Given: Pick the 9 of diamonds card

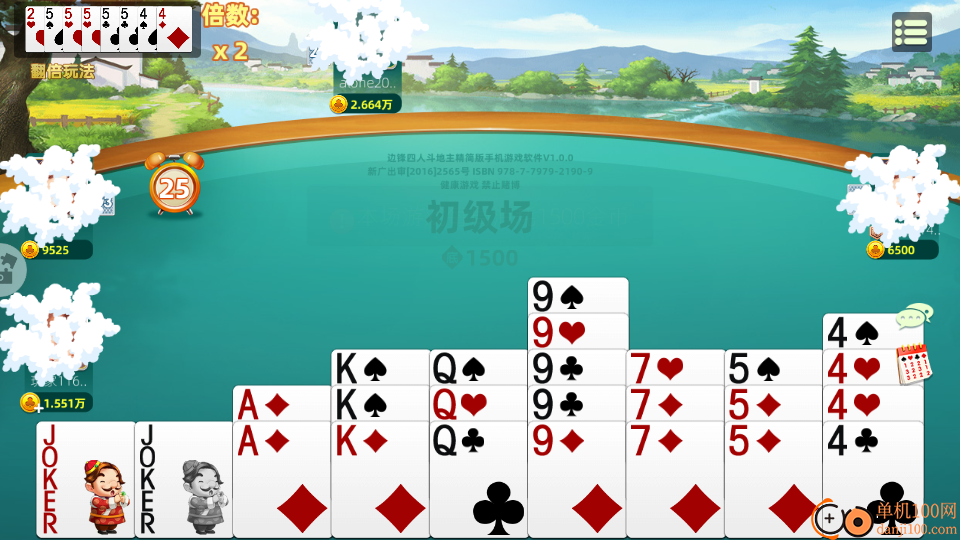Looking at the screenshot, I should (576, 480).
